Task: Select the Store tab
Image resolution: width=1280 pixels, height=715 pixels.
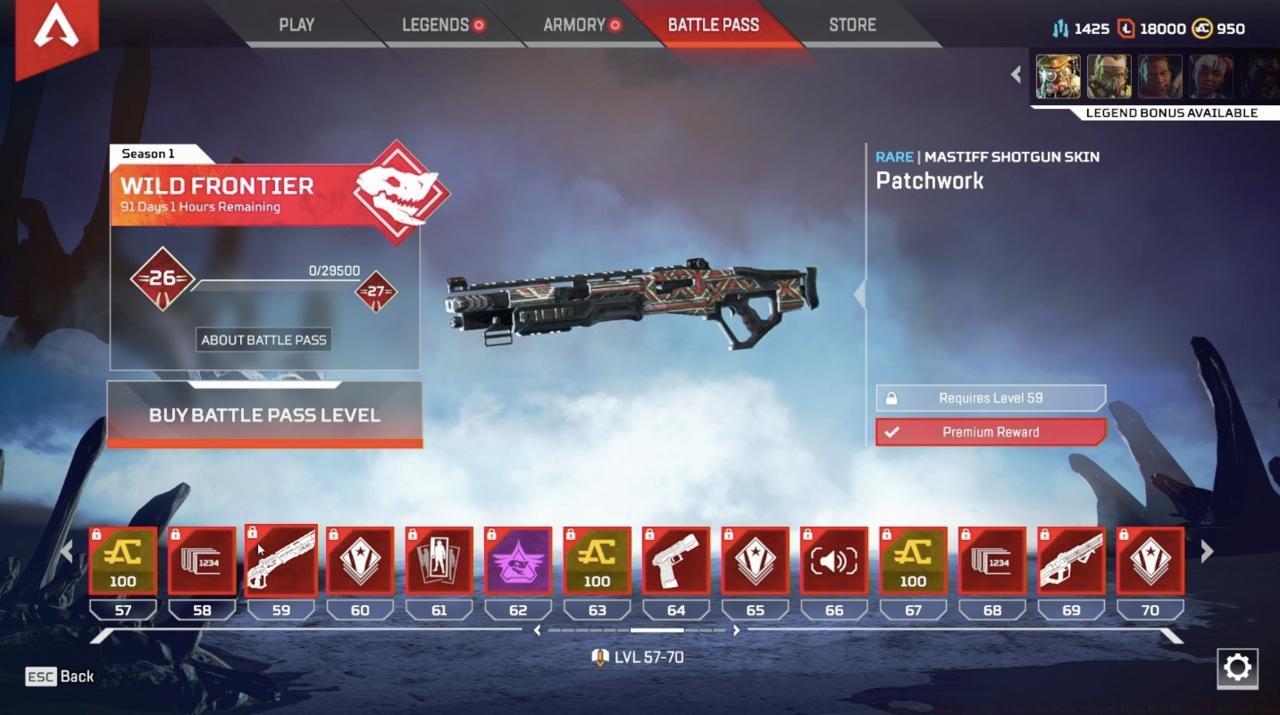Action: 852,25
